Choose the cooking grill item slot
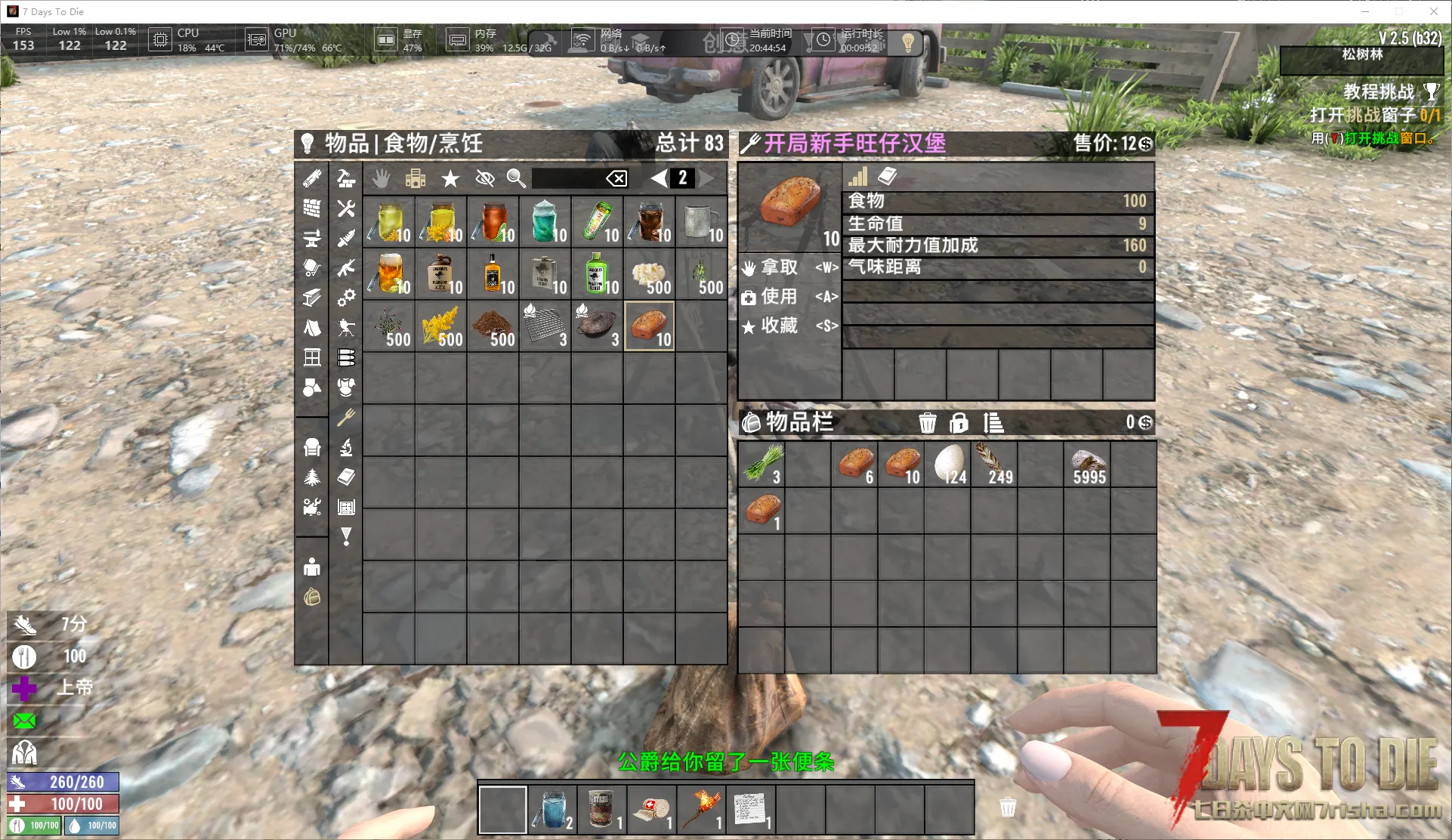Image resolution: width=1452 pixels, height=840 pixels. tap(545, 326)
